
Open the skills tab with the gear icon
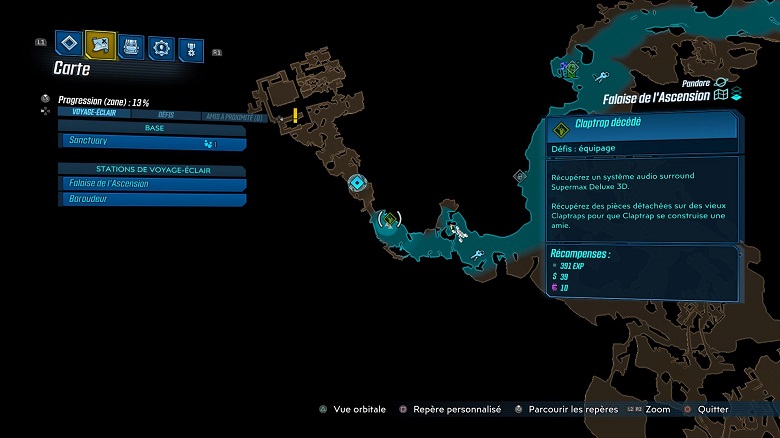coord(160,46)
